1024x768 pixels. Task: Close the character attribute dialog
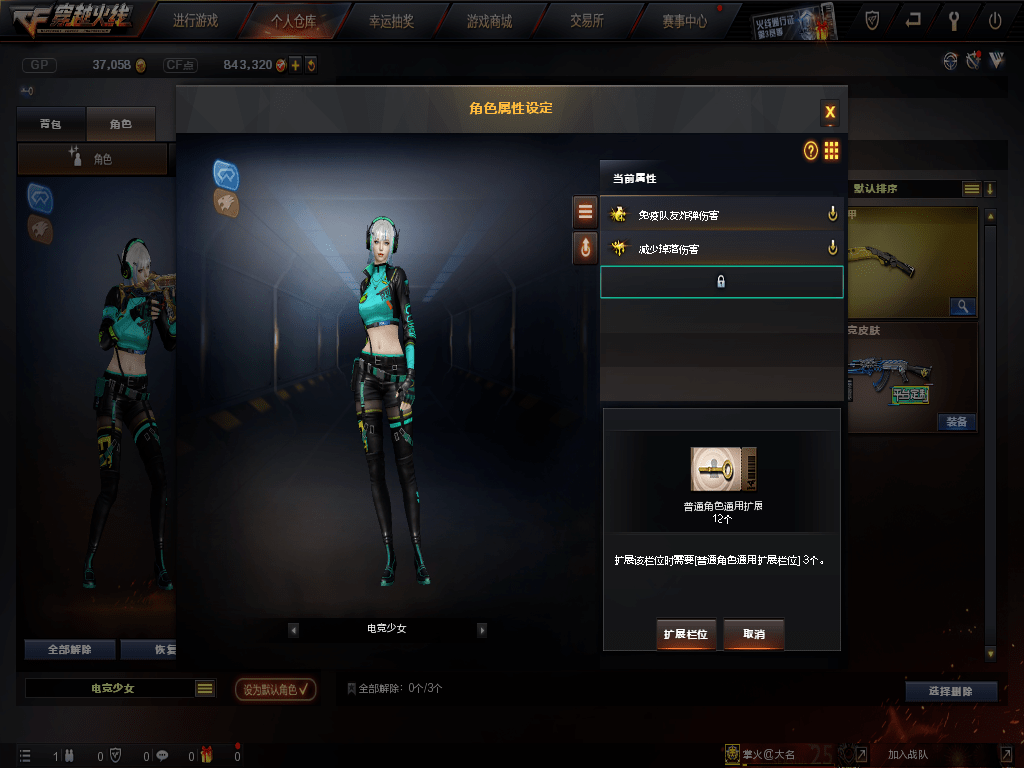[x=830, y=112]
